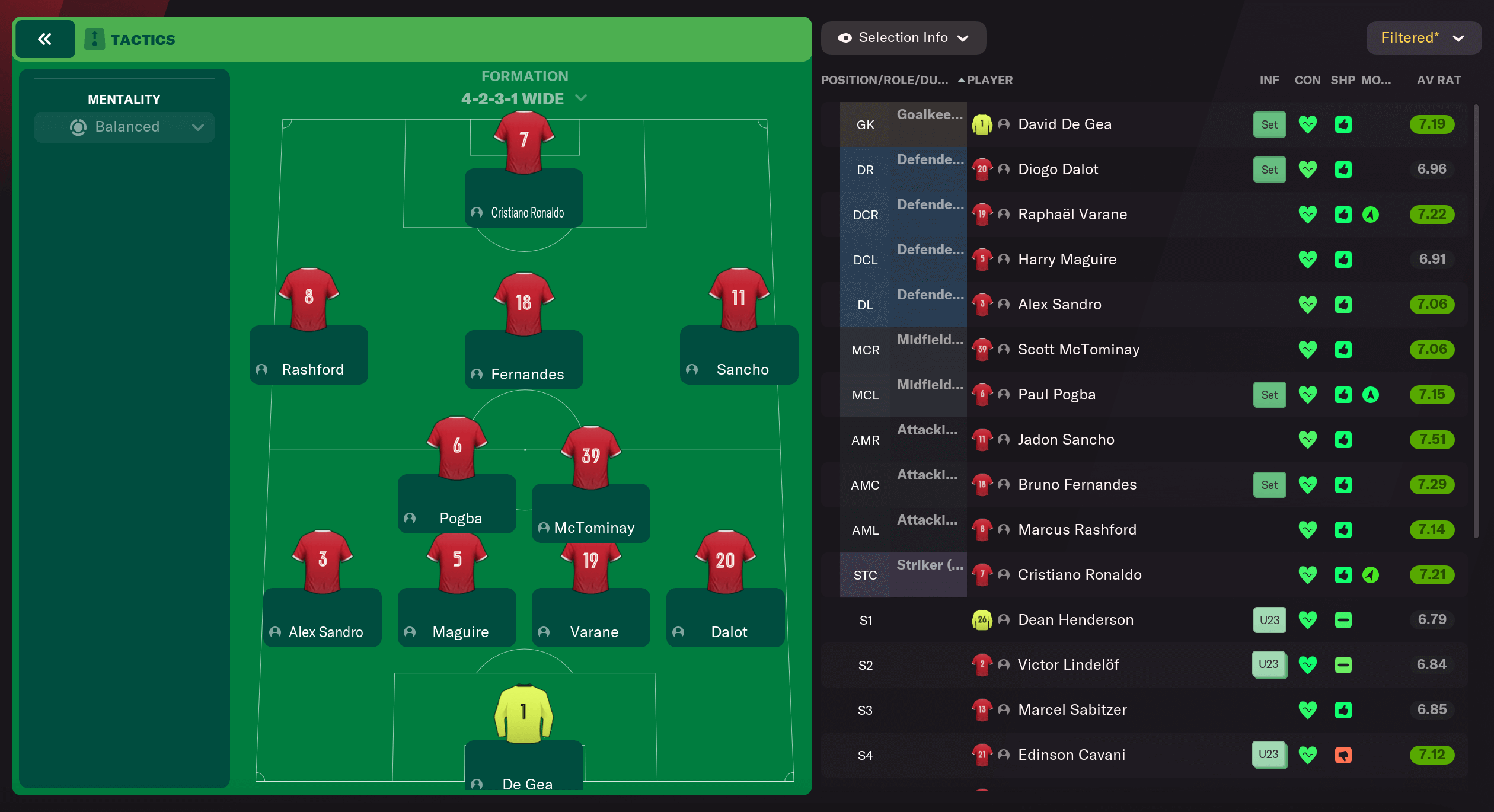Click the Set badge next to Diogo Dalot
Screen dimensions: 1494x812
click(1269, 170)
